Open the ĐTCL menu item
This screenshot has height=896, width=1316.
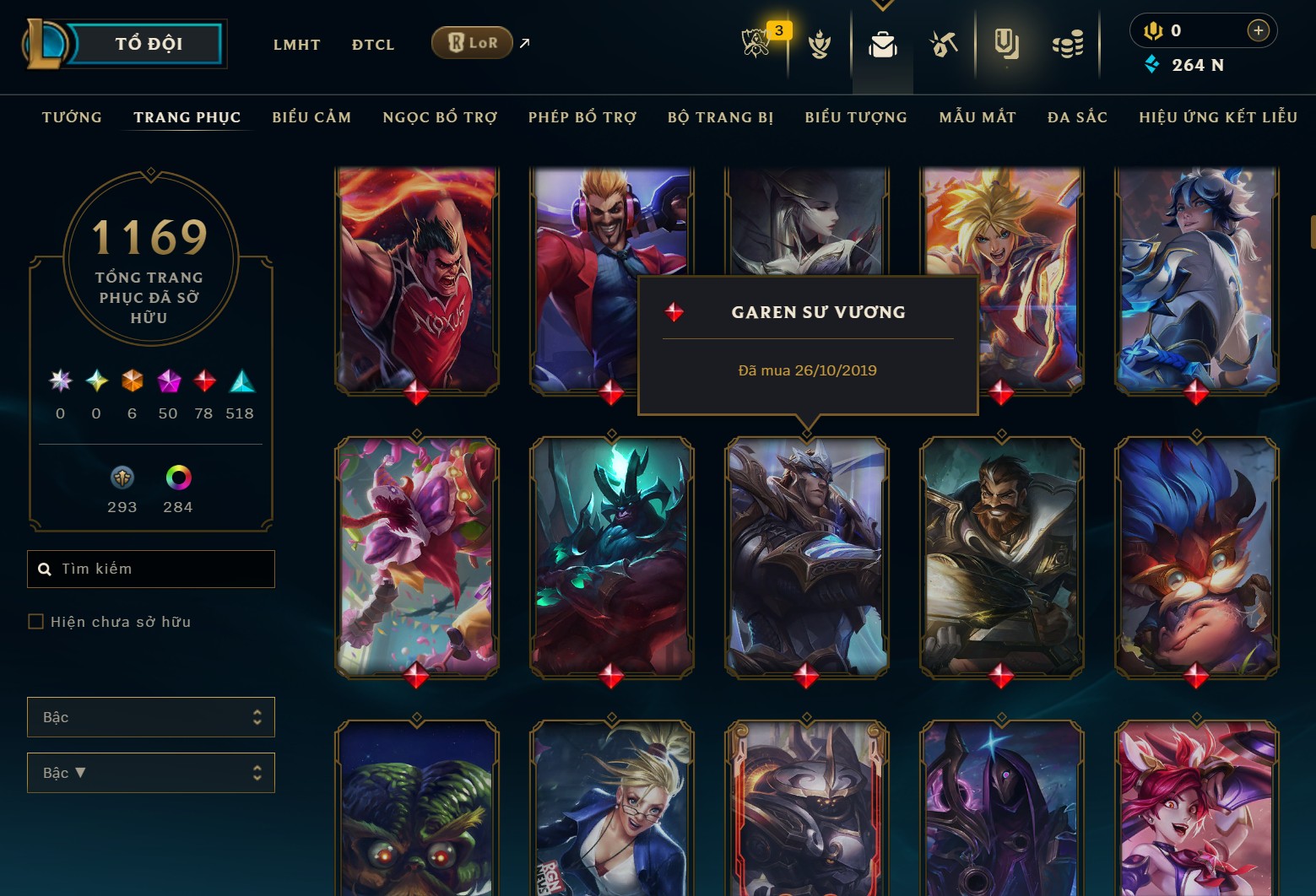tap(372, 44)
